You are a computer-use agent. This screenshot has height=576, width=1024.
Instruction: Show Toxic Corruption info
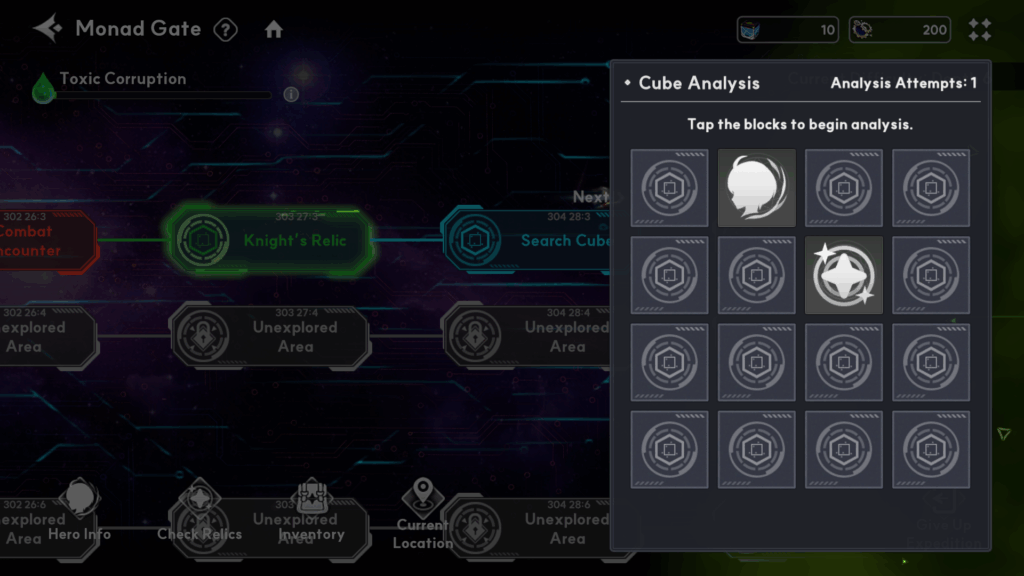pyautogui.click(x=291, y=95)
